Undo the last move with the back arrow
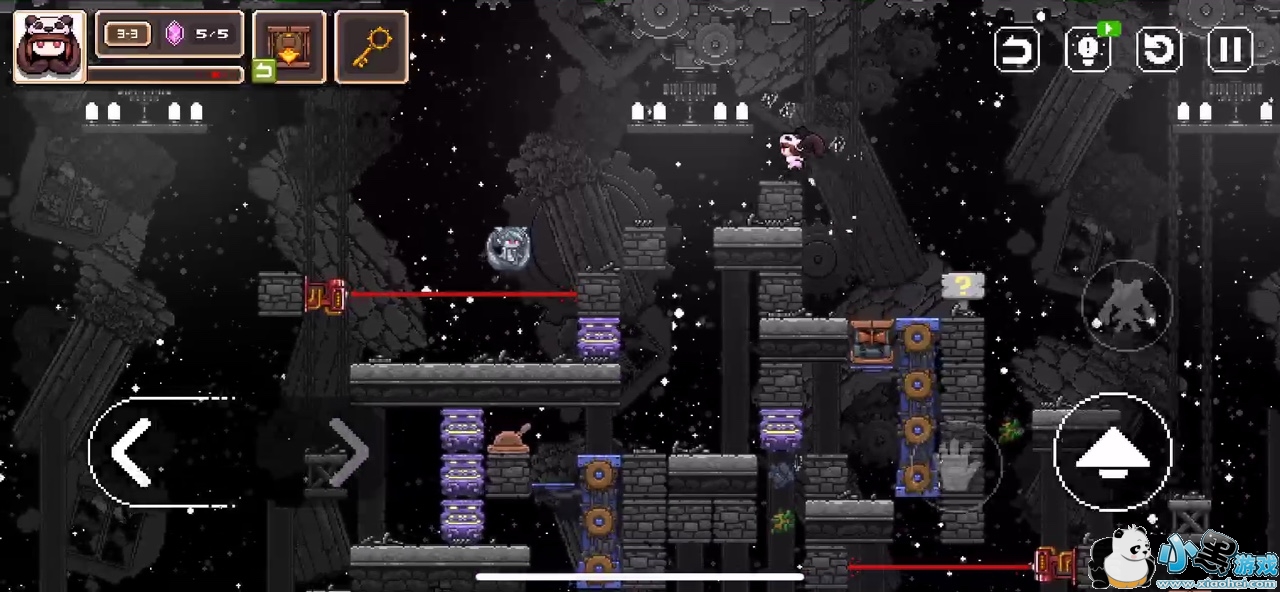This screenshot has height=592, width=1280. [x=1016, y=49]
